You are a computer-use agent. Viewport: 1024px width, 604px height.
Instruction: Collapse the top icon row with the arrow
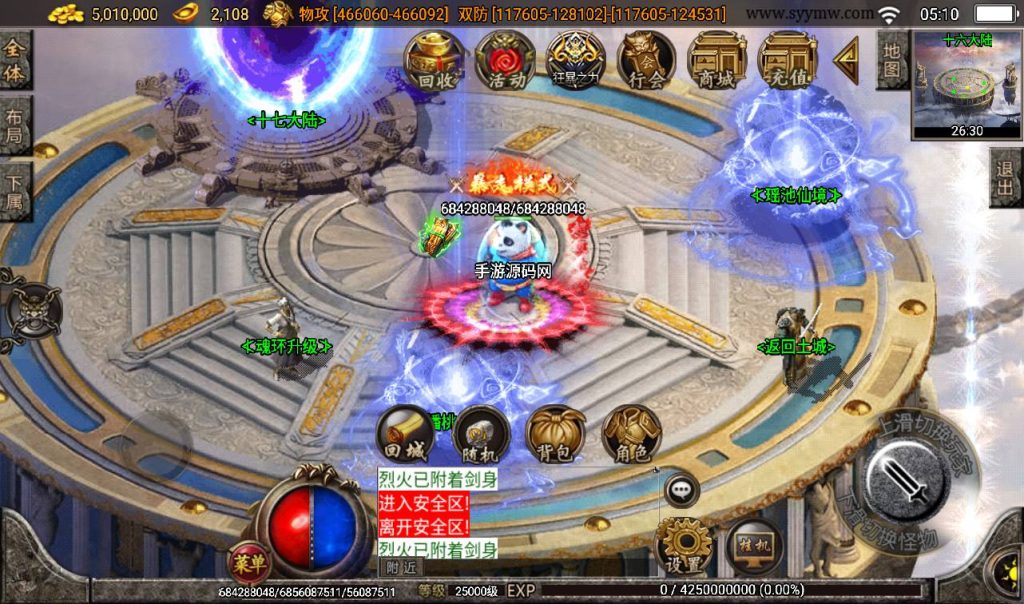[x=847, y=61]
